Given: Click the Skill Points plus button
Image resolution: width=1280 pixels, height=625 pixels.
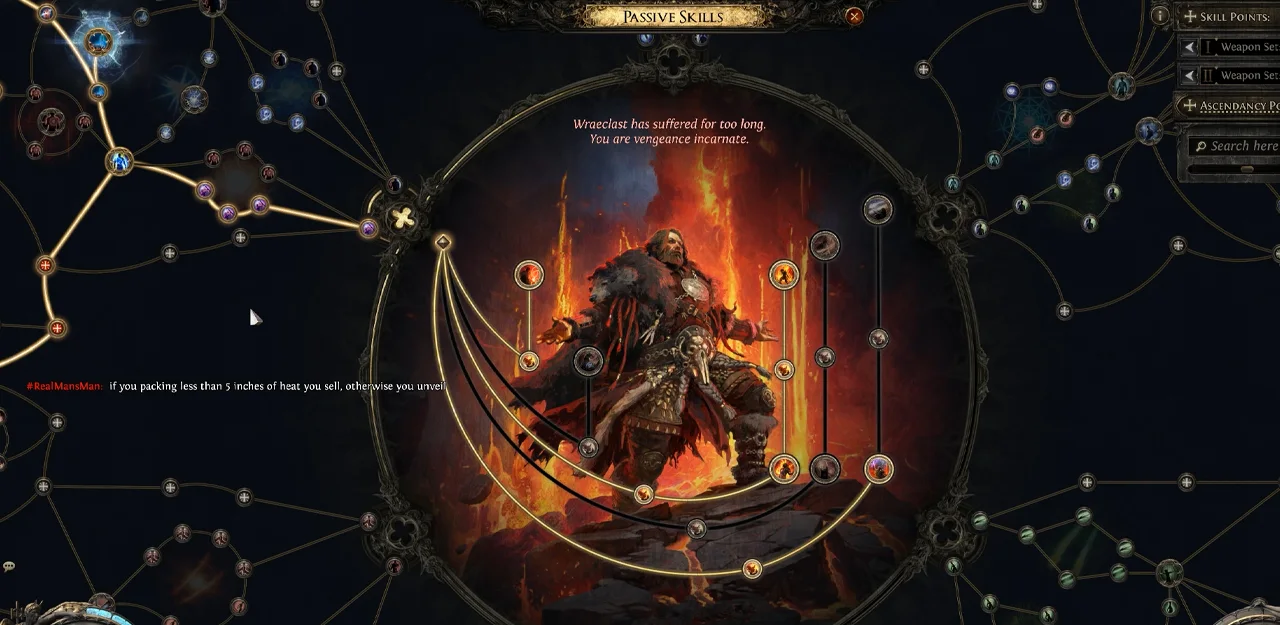Looking at the screenshot, I should point(1190,17).
